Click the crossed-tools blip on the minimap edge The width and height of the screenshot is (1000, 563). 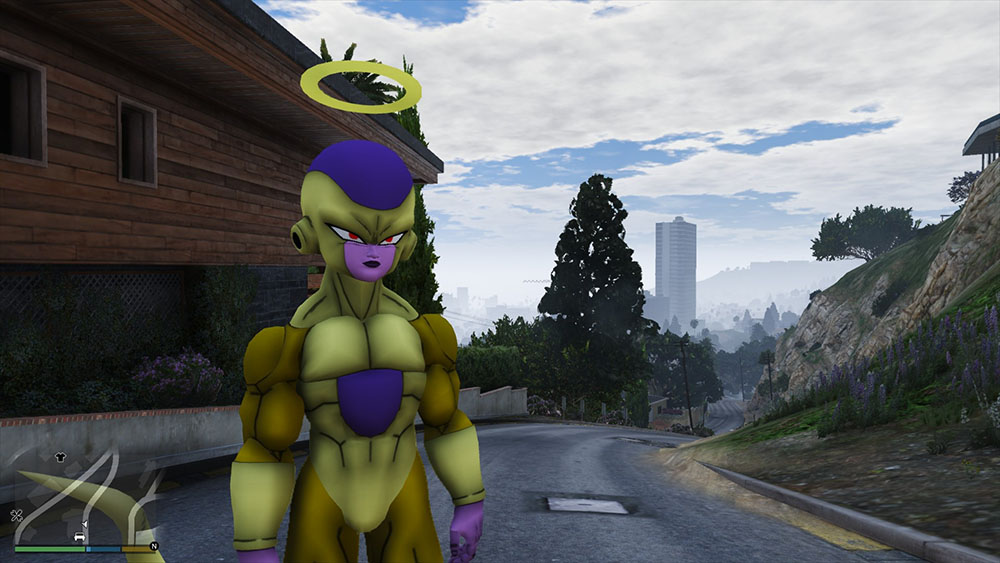pyautogui.click(x=17, y=516)
